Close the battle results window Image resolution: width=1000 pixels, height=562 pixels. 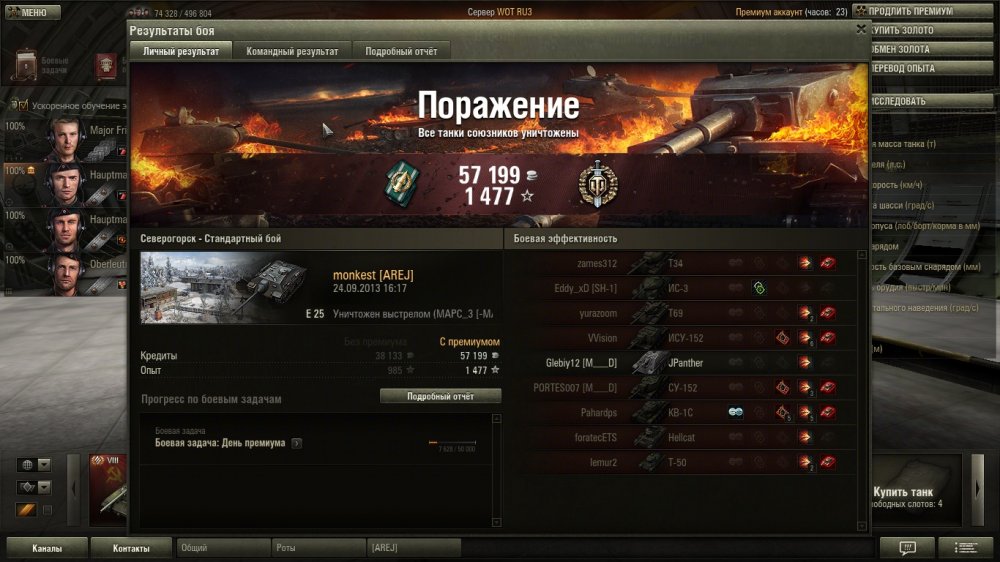tap(861, 30)
